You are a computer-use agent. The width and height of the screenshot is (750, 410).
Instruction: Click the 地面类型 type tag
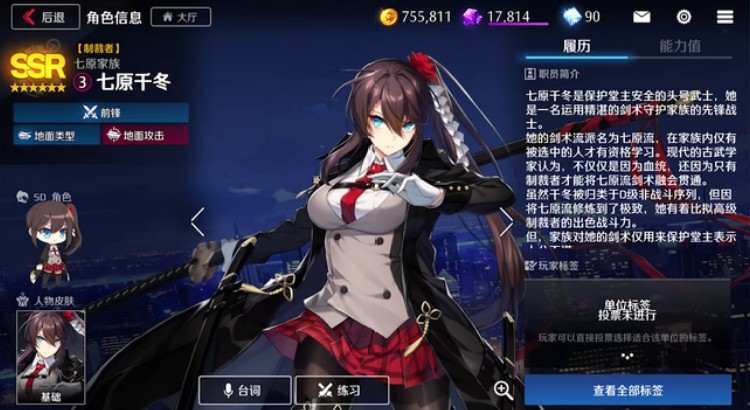point(54,135)
